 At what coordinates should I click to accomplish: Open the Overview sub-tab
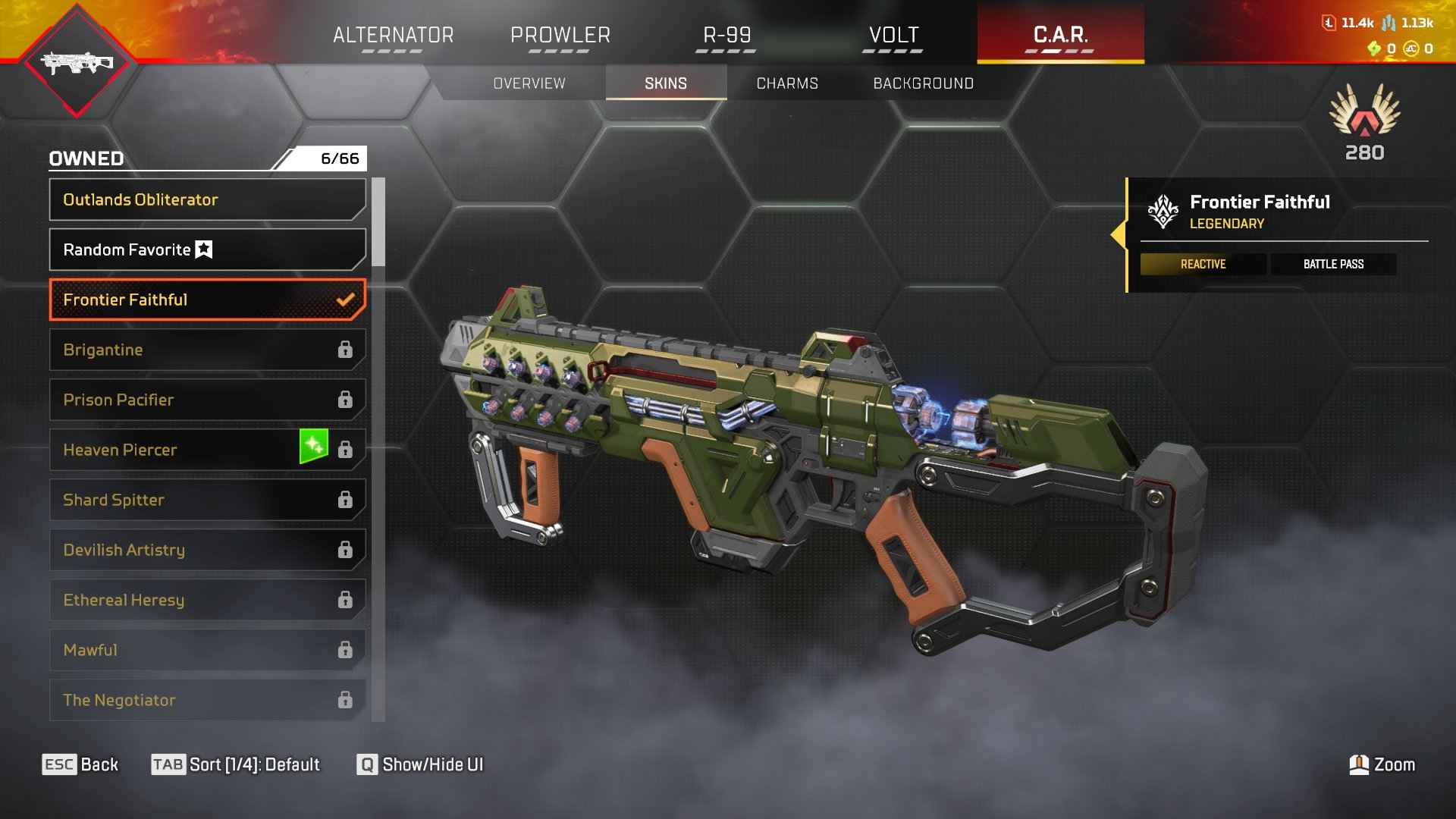point(529,83)
